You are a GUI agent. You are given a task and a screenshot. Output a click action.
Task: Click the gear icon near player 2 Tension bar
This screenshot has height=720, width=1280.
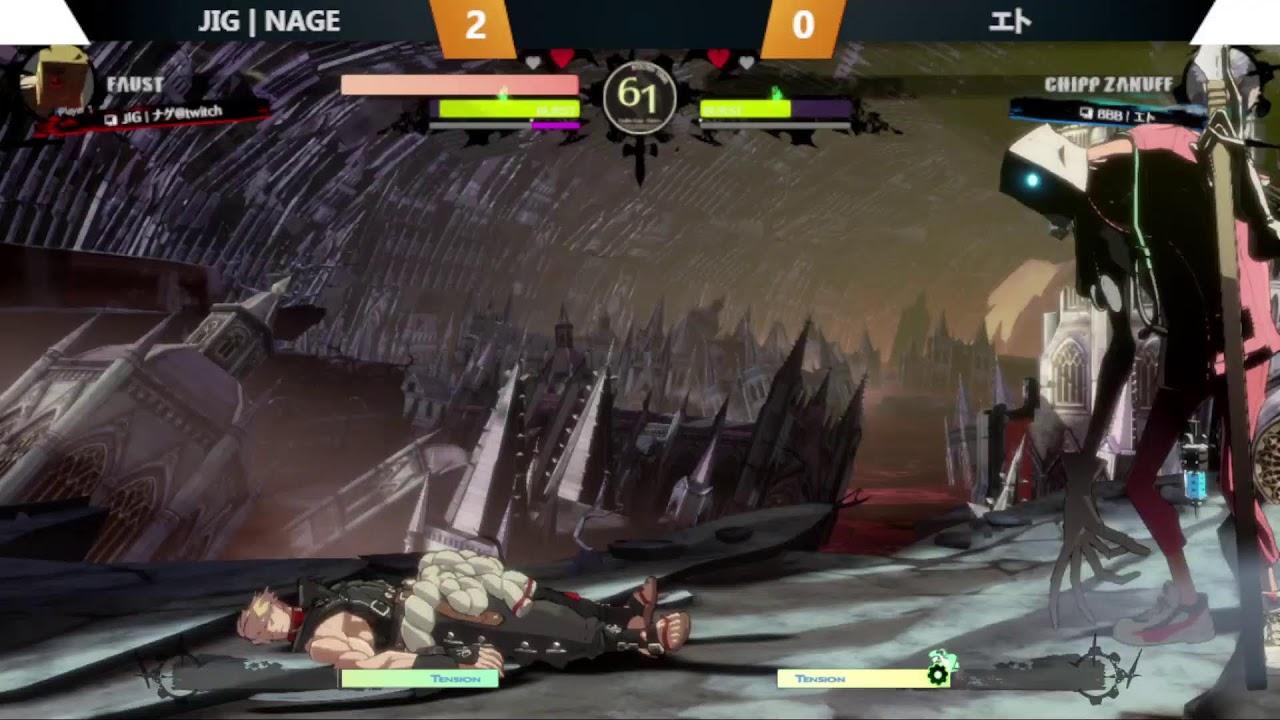938,677
